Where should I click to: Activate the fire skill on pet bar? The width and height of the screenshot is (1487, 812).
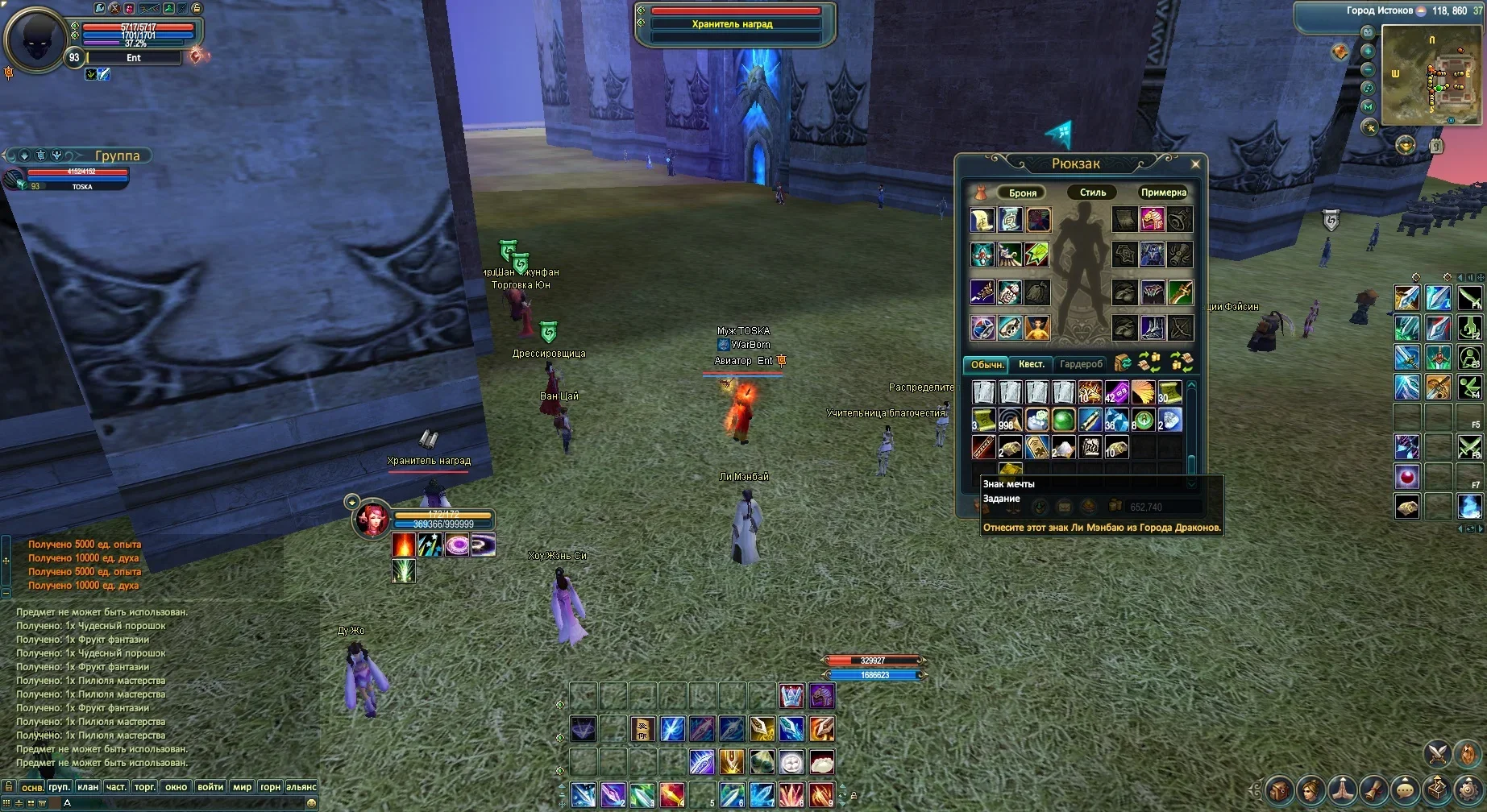[404, 545]
